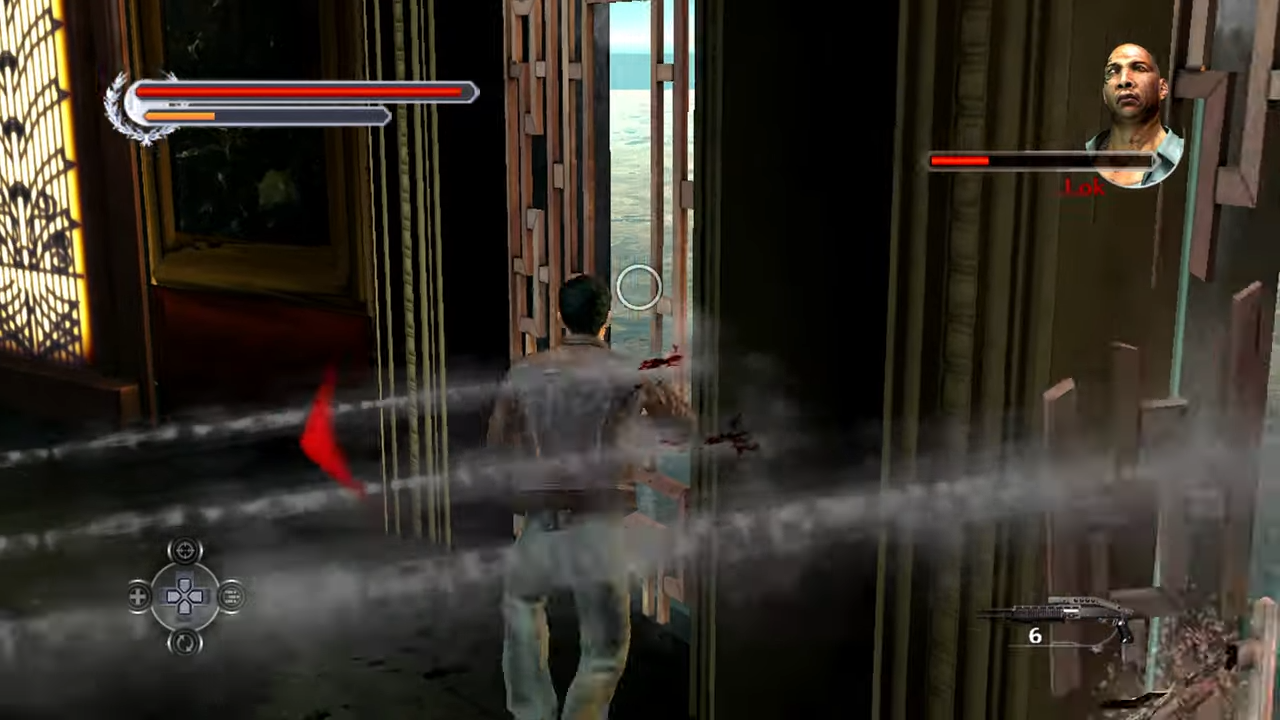Click the crosshair reticle at screen center
The image size is (1280, 720).
[x=640, y=289]
